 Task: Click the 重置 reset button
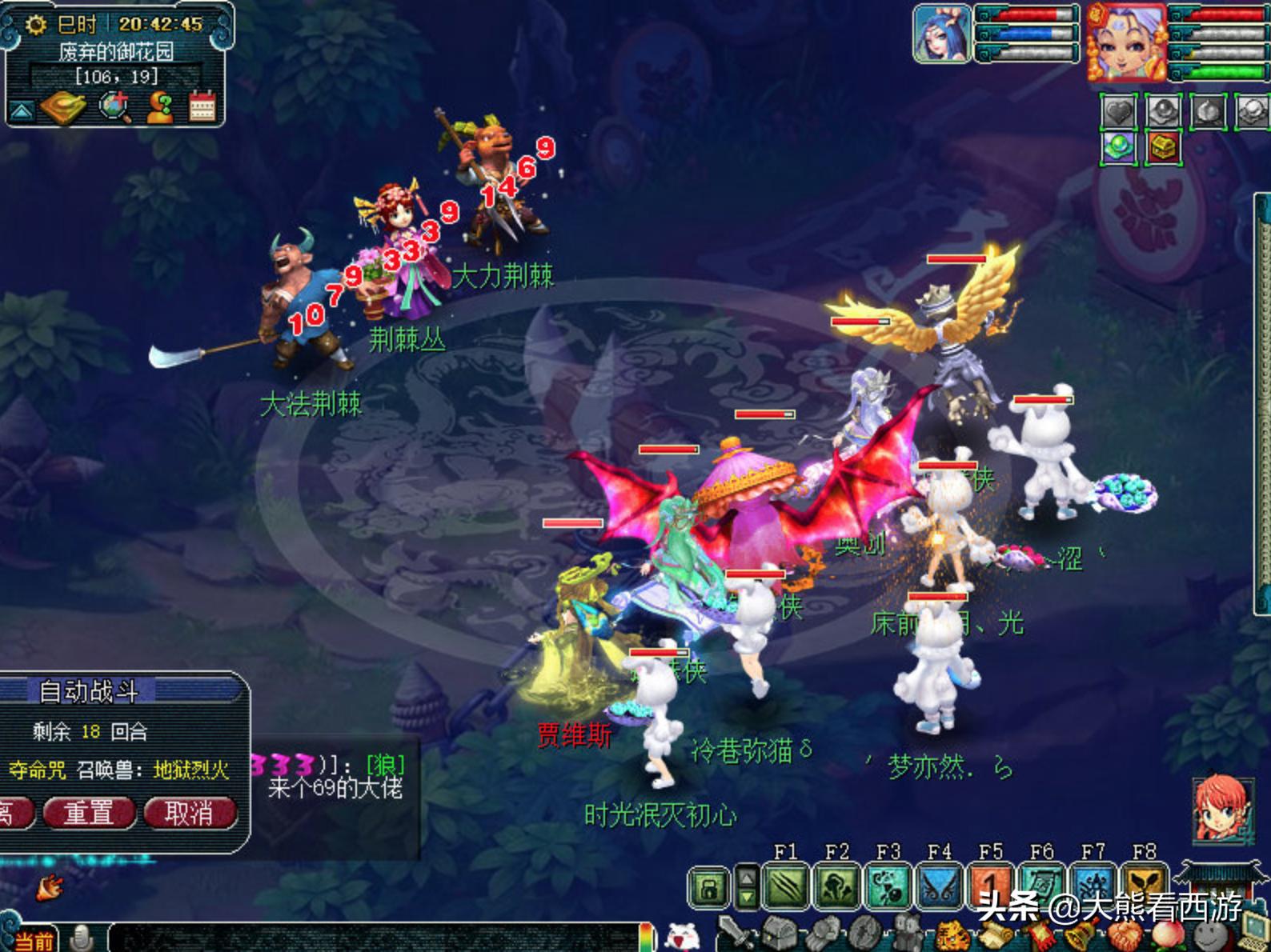[x=88, y=813]
